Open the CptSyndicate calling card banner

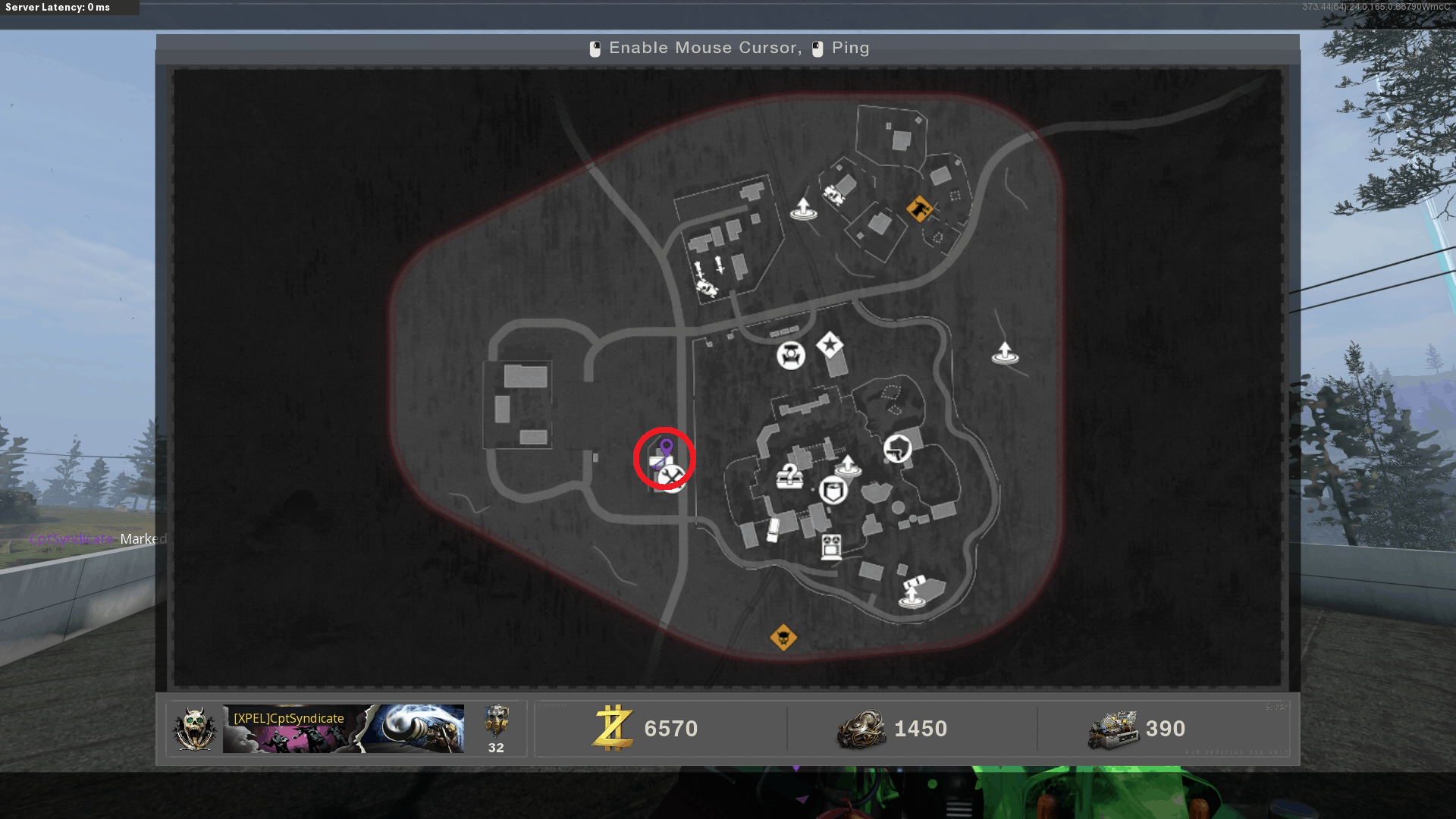pyautogui.click(x=343, y=729)
